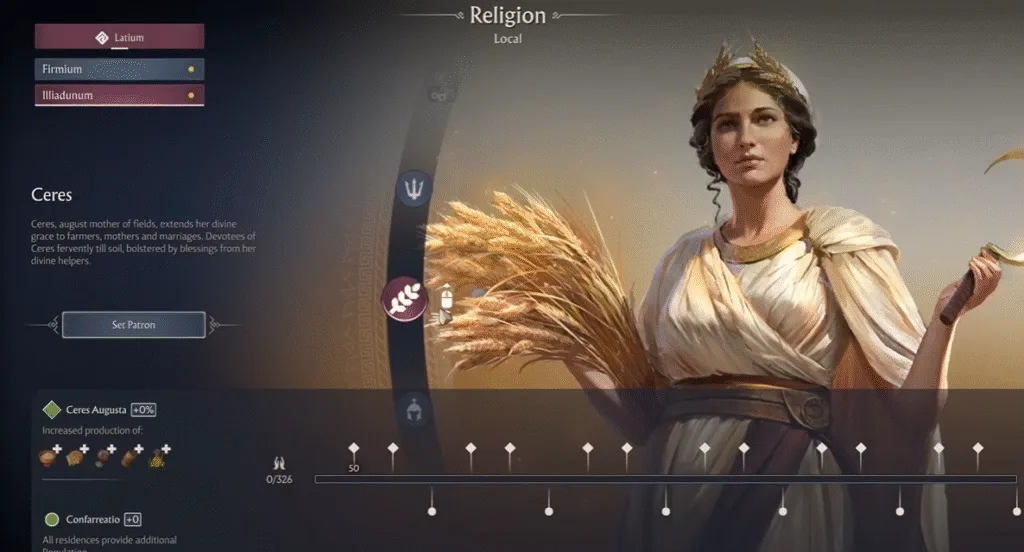Click the porridge bowl production bonus icon
Viewport: 1024px width, 552px height.
[48, 458]
